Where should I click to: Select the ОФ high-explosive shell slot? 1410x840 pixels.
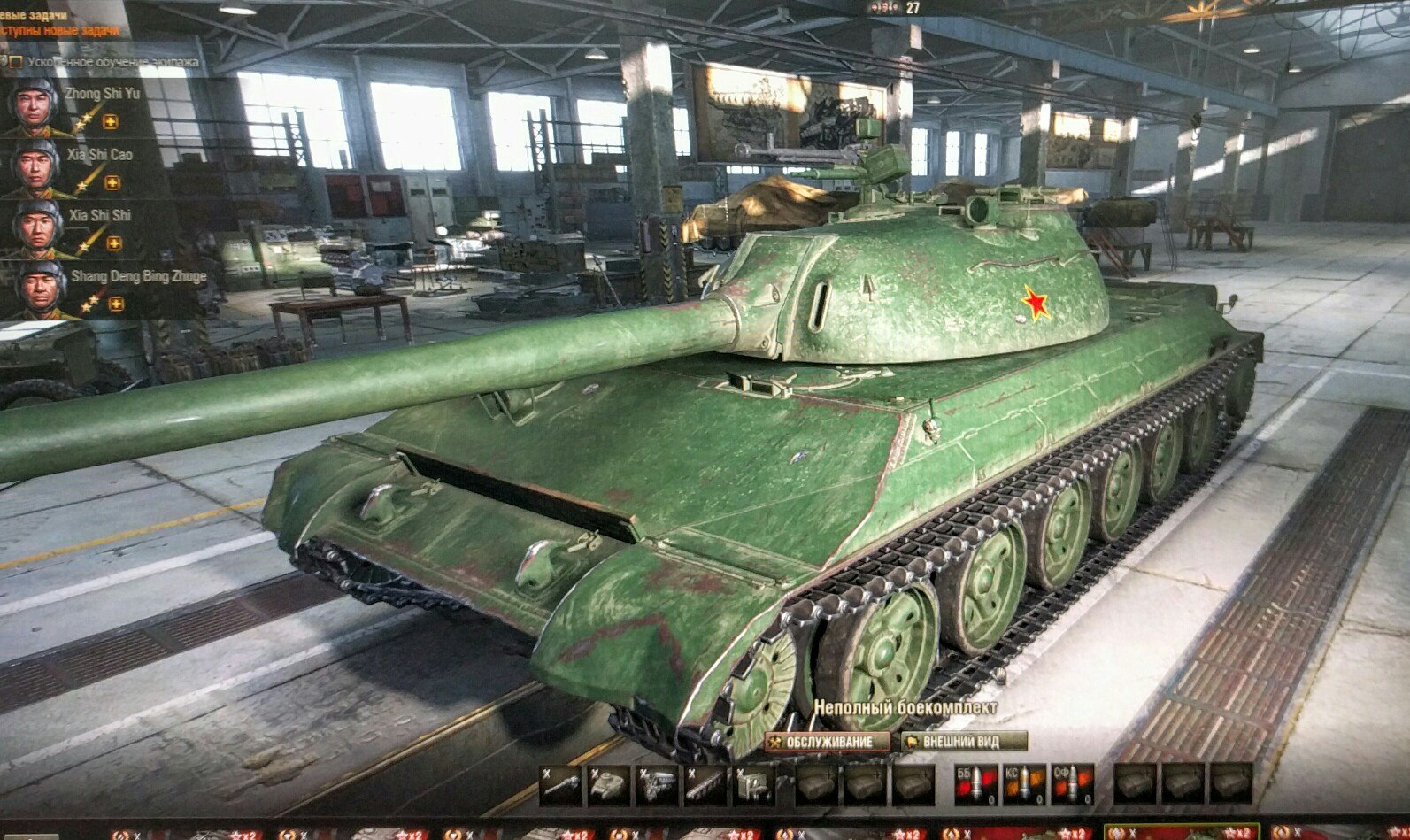click(1072, 785)
